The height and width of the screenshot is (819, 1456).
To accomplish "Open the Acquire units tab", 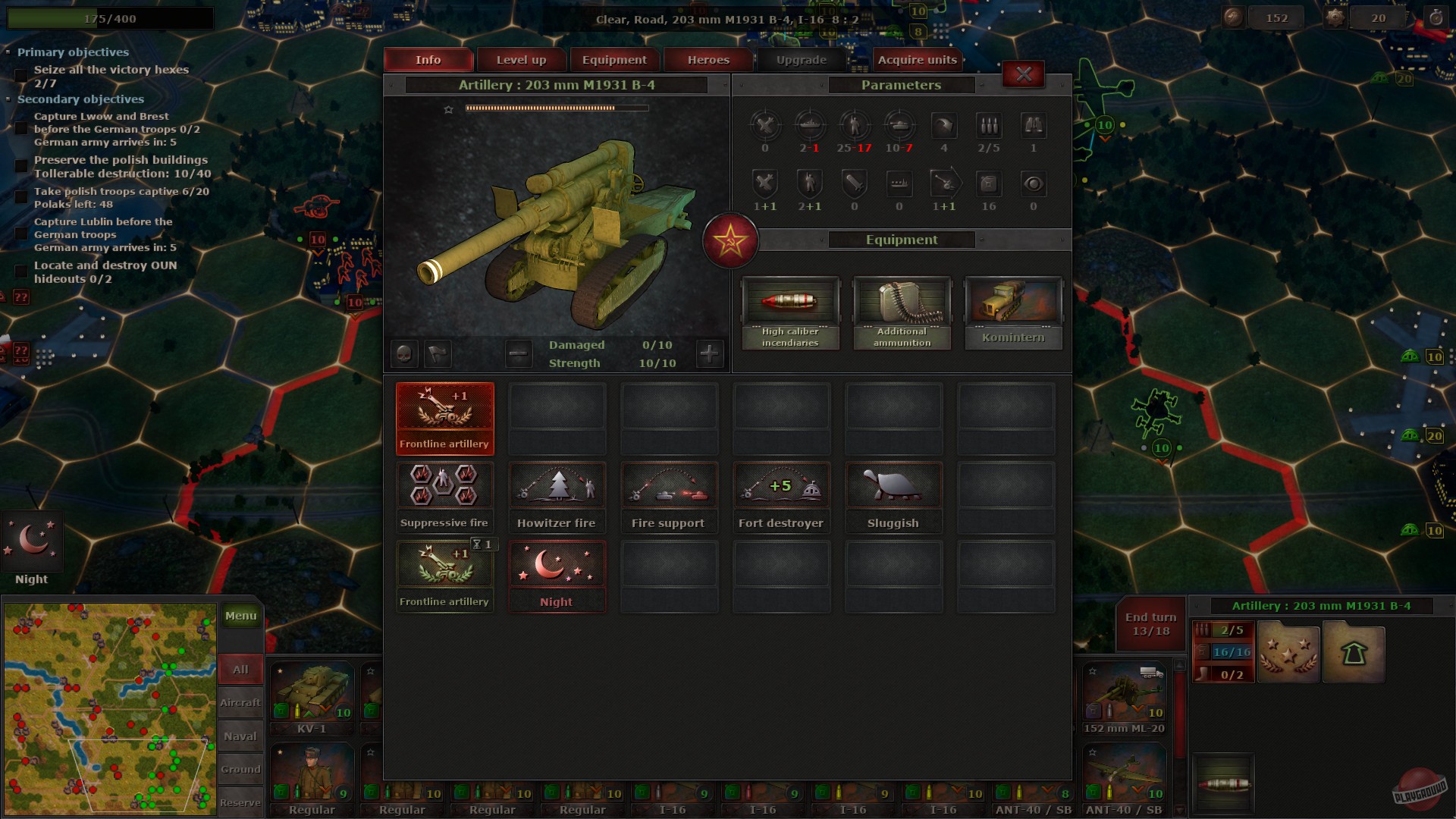I will pos(918,59).
